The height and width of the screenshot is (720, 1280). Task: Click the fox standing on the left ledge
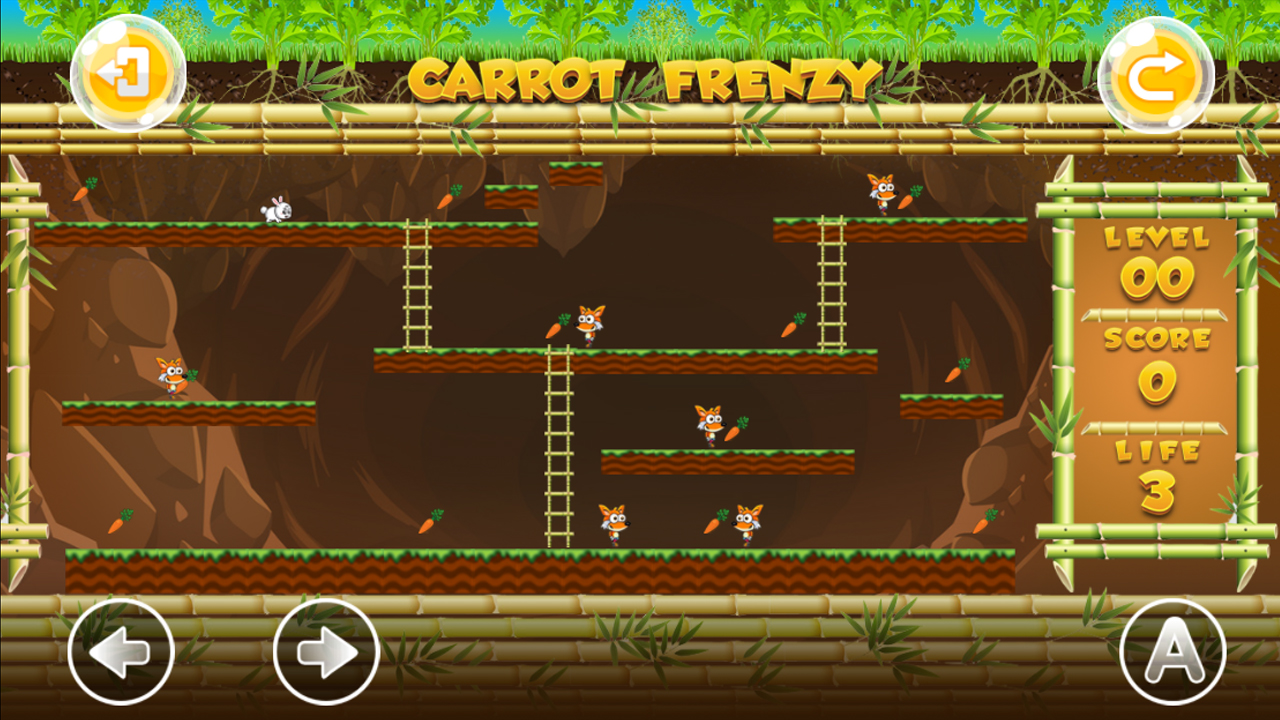(x=170, y=378)
